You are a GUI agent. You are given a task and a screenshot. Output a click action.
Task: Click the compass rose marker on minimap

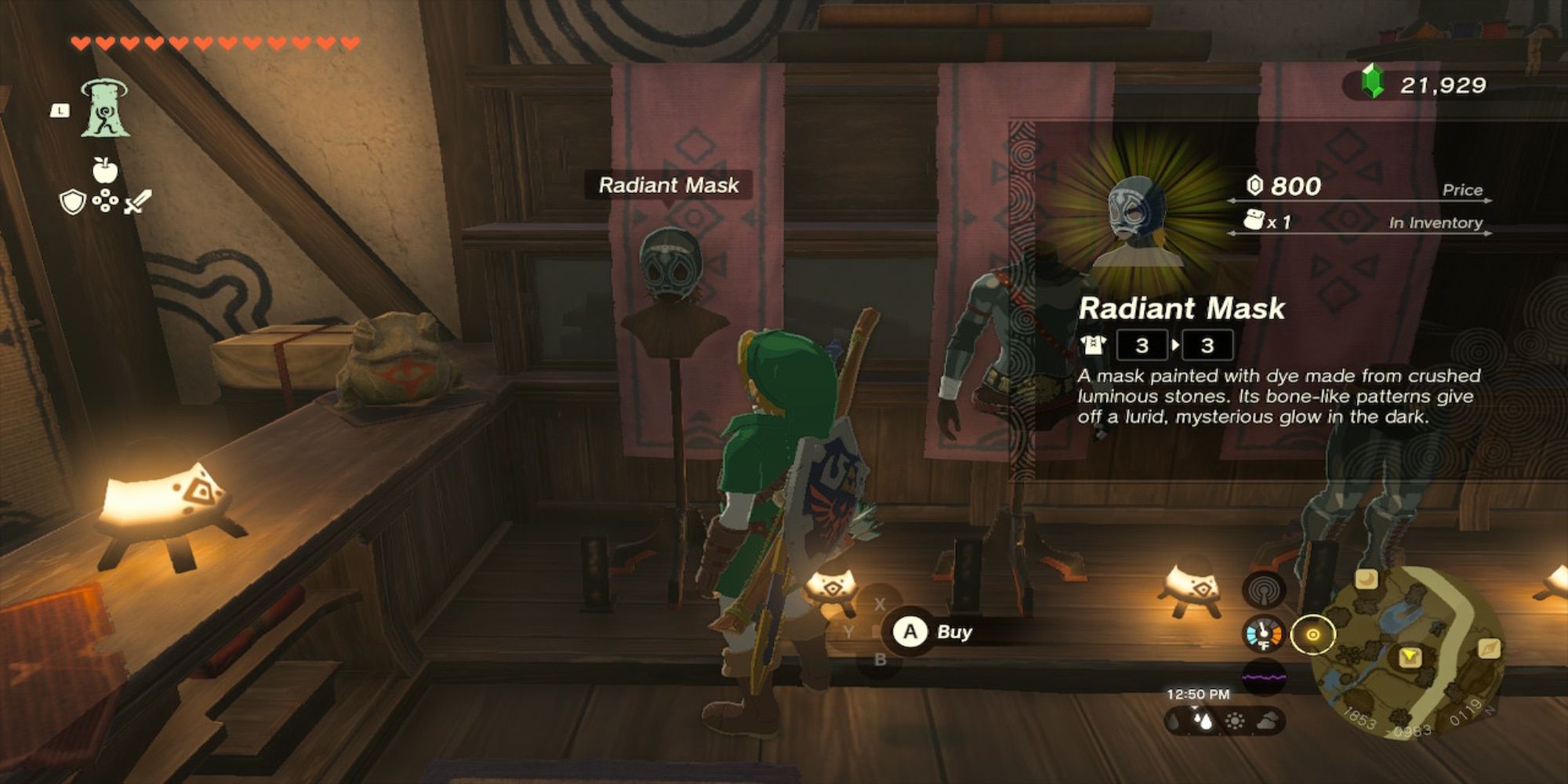1490,649
